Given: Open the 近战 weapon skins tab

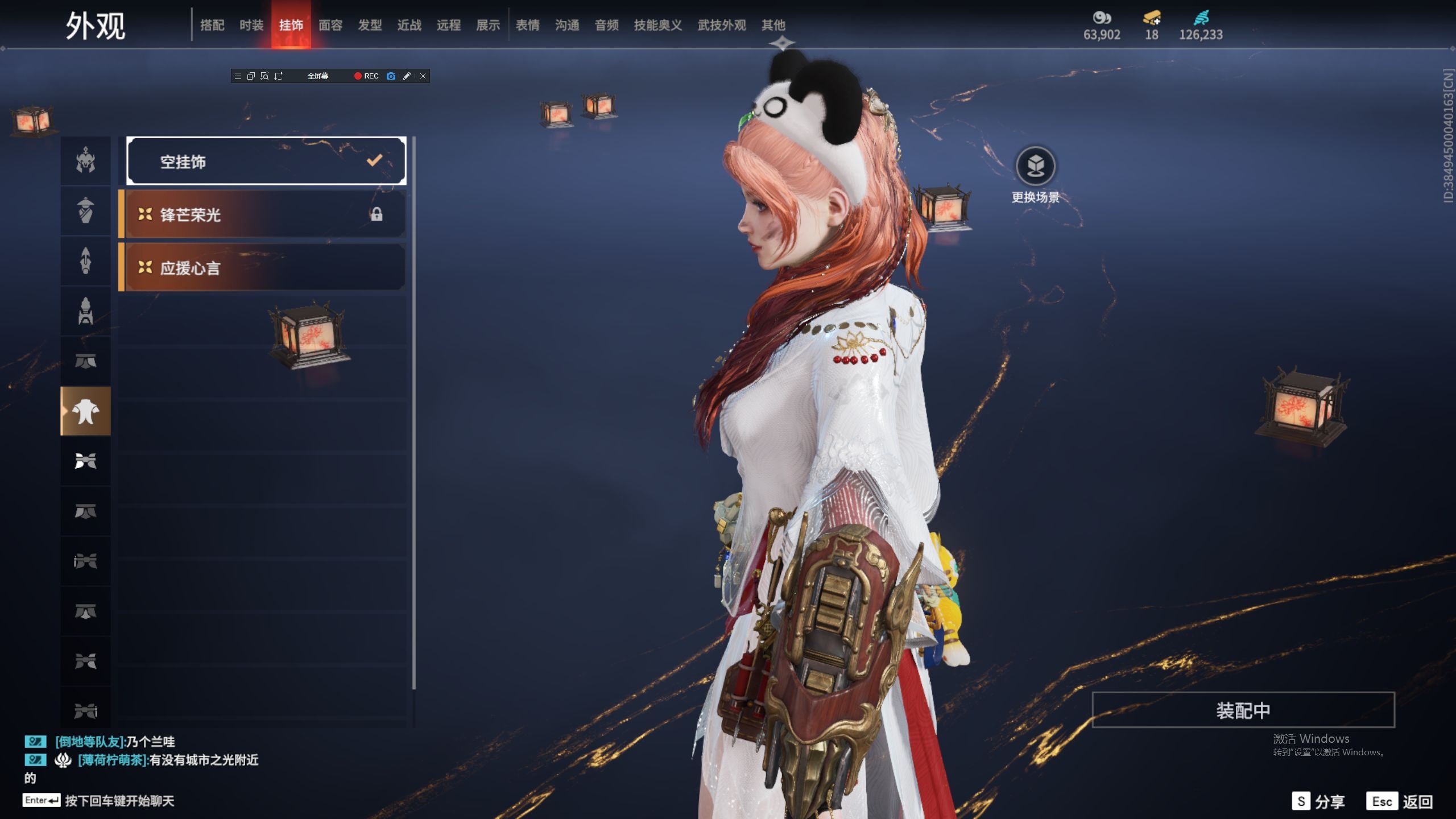Looking at the screenshot, I should pyautogui.click(x=409, y=25).
